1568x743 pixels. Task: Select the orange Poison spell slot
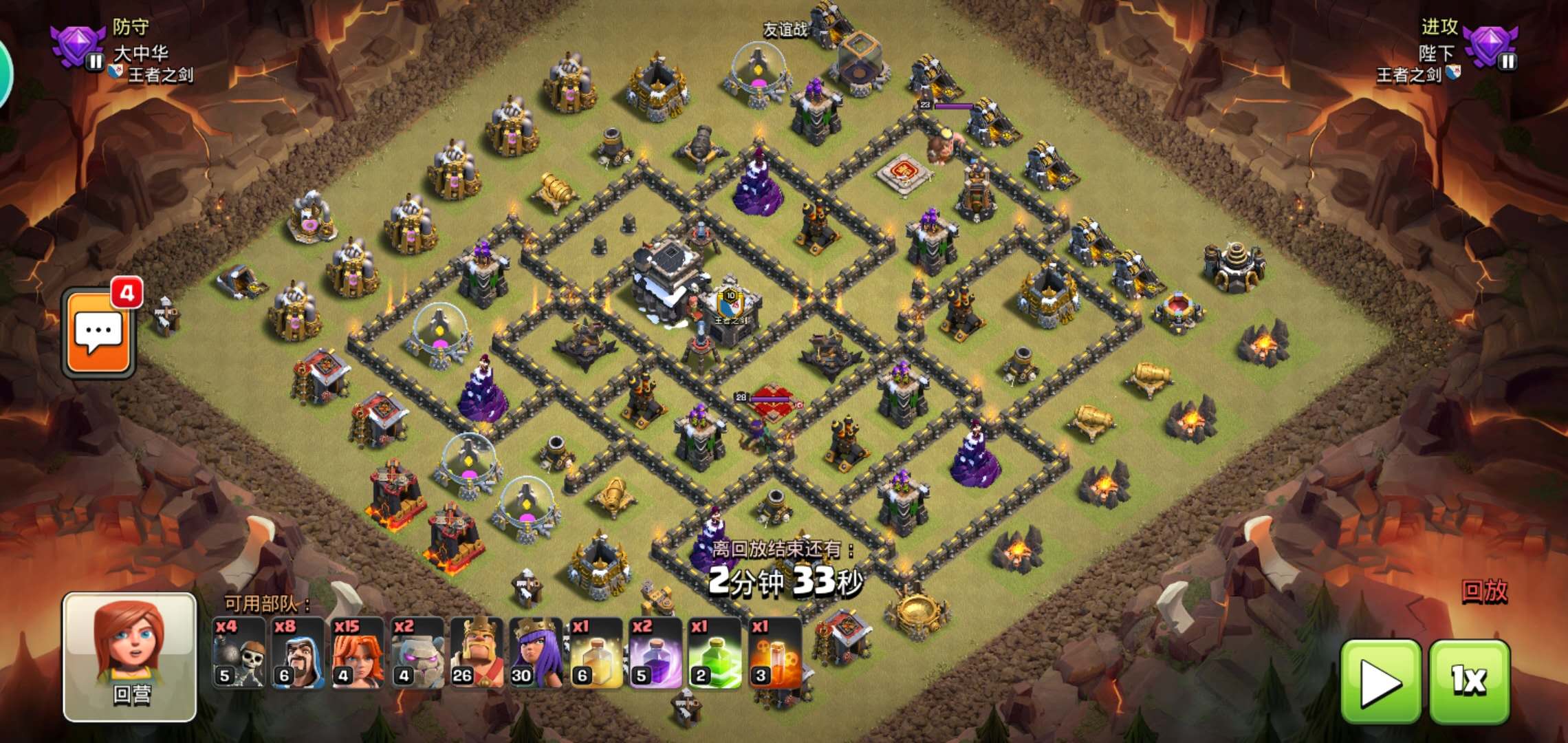(x=774, y=654)
